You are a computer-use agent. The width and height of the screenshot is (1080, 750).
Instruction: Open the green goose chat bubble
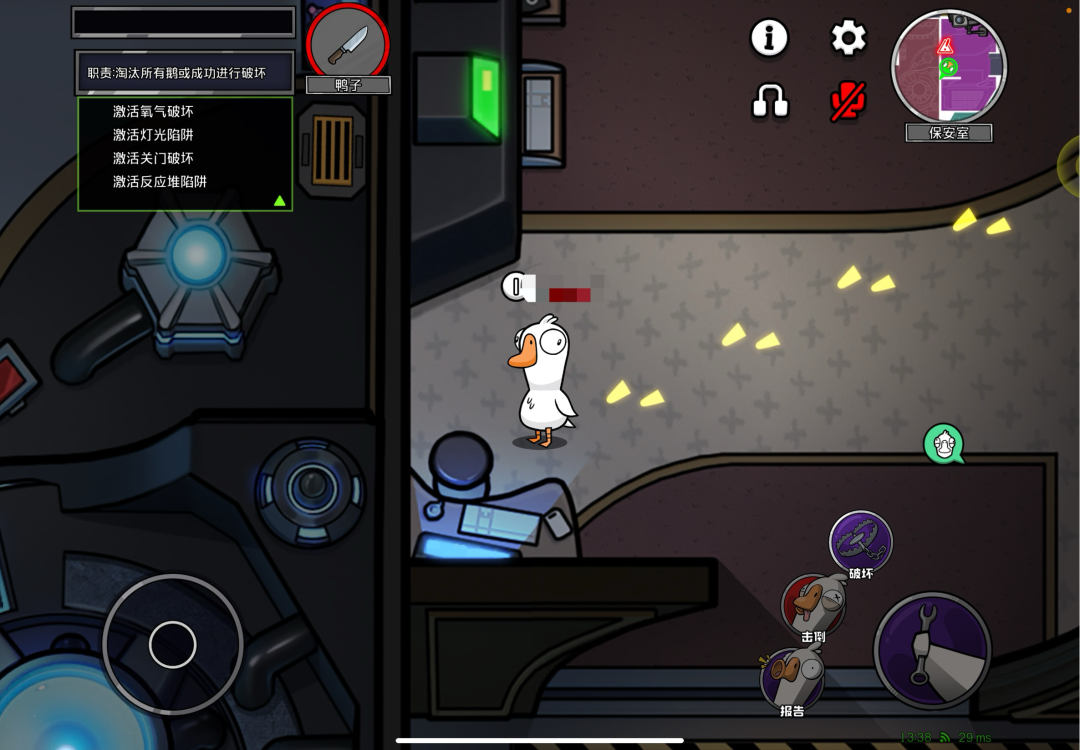[x=943, y=444]
